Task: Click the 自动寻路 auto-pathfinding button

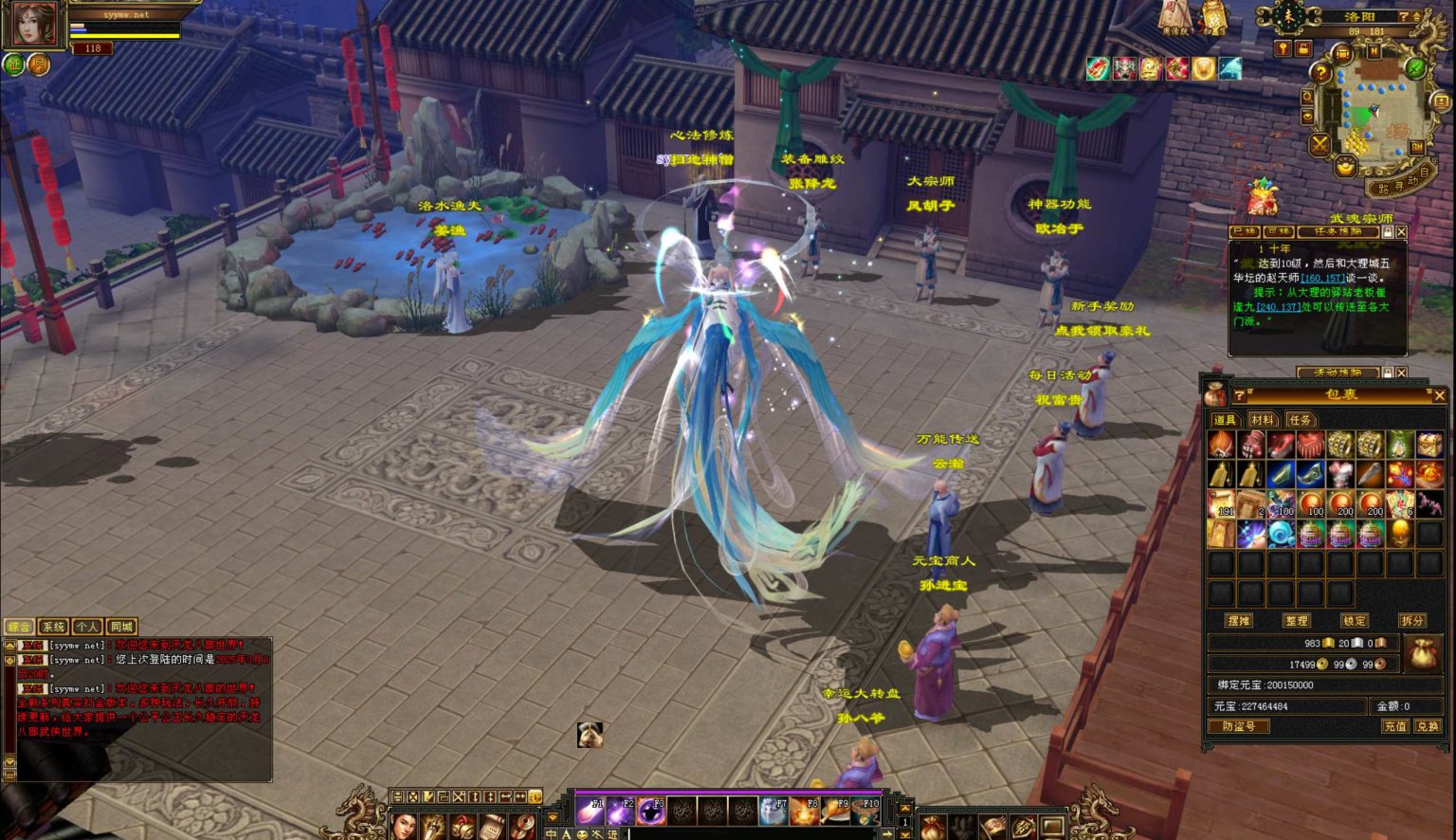Action: (1402, 187)
